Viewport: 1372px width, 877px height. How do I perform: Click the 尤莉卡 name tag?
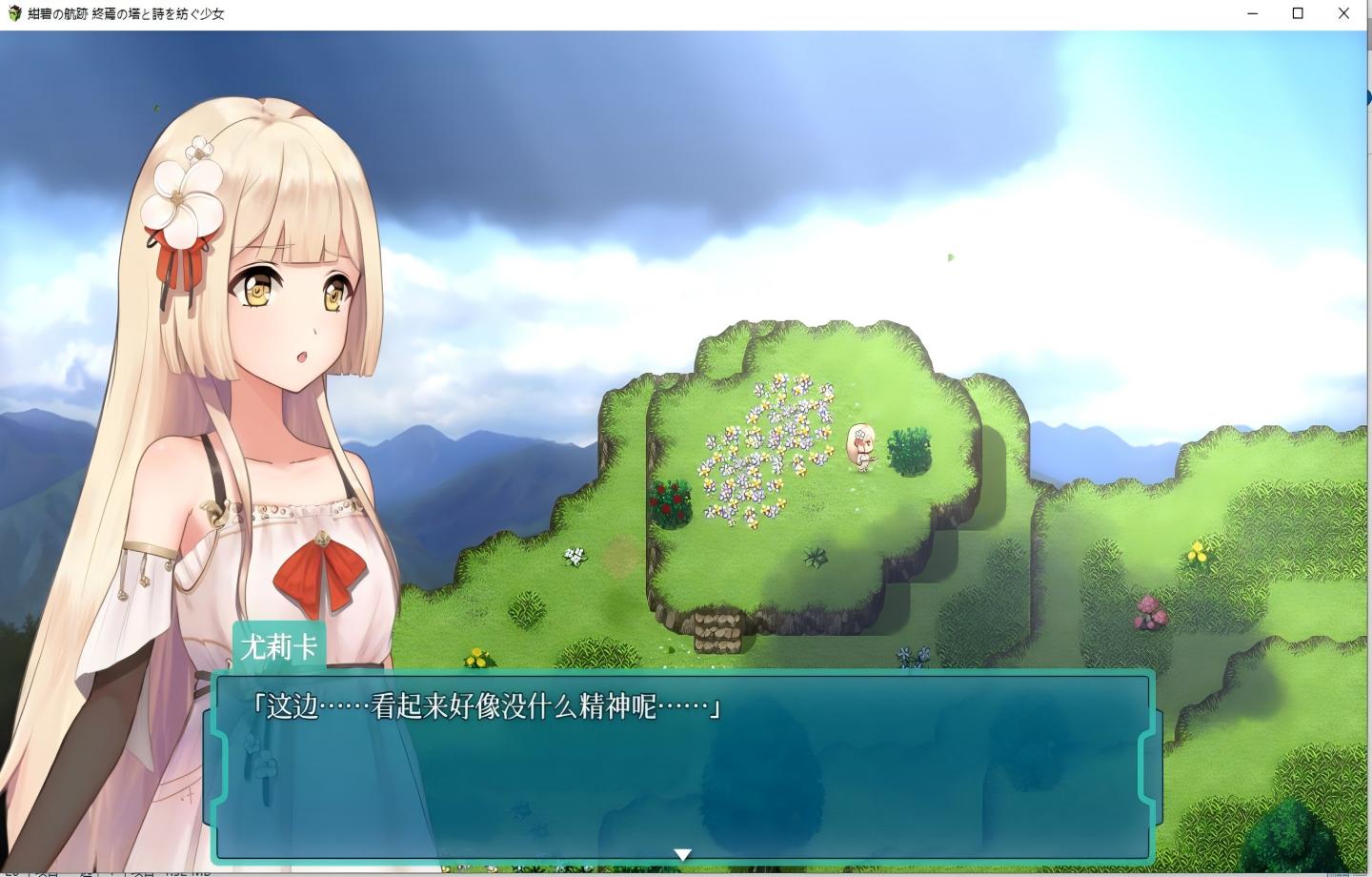(x=277, y=644)
